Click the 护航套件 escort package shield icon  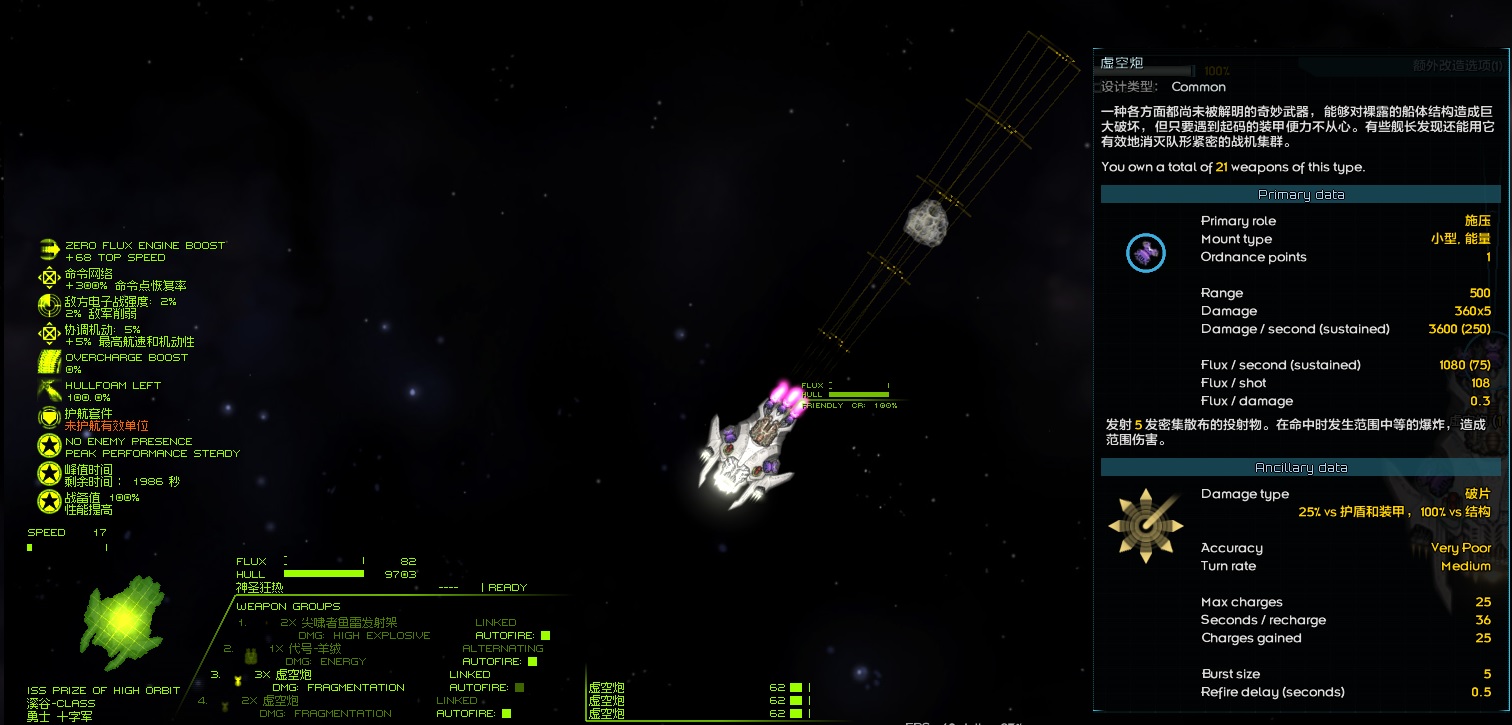click(x=49, y=415)
